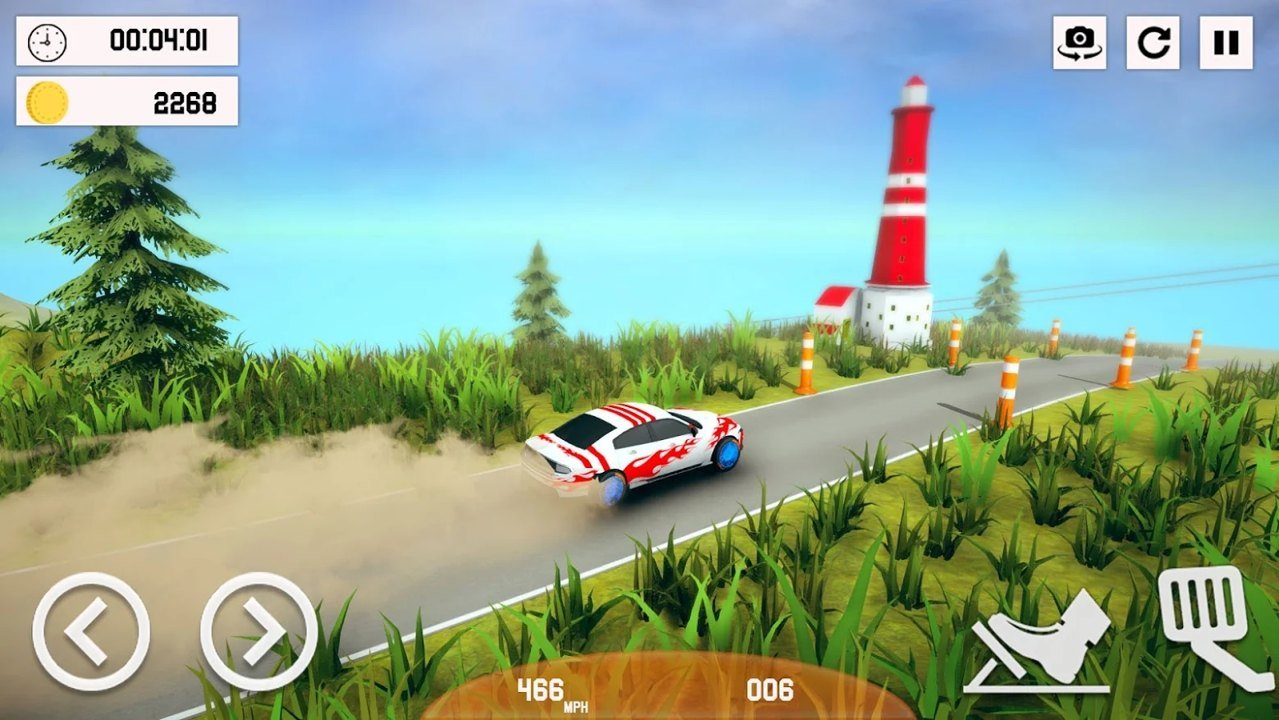Steer right with the right arrow button
Image resolution: width=1279 pixels, height=720 pixels.
(x=259, y=631)
